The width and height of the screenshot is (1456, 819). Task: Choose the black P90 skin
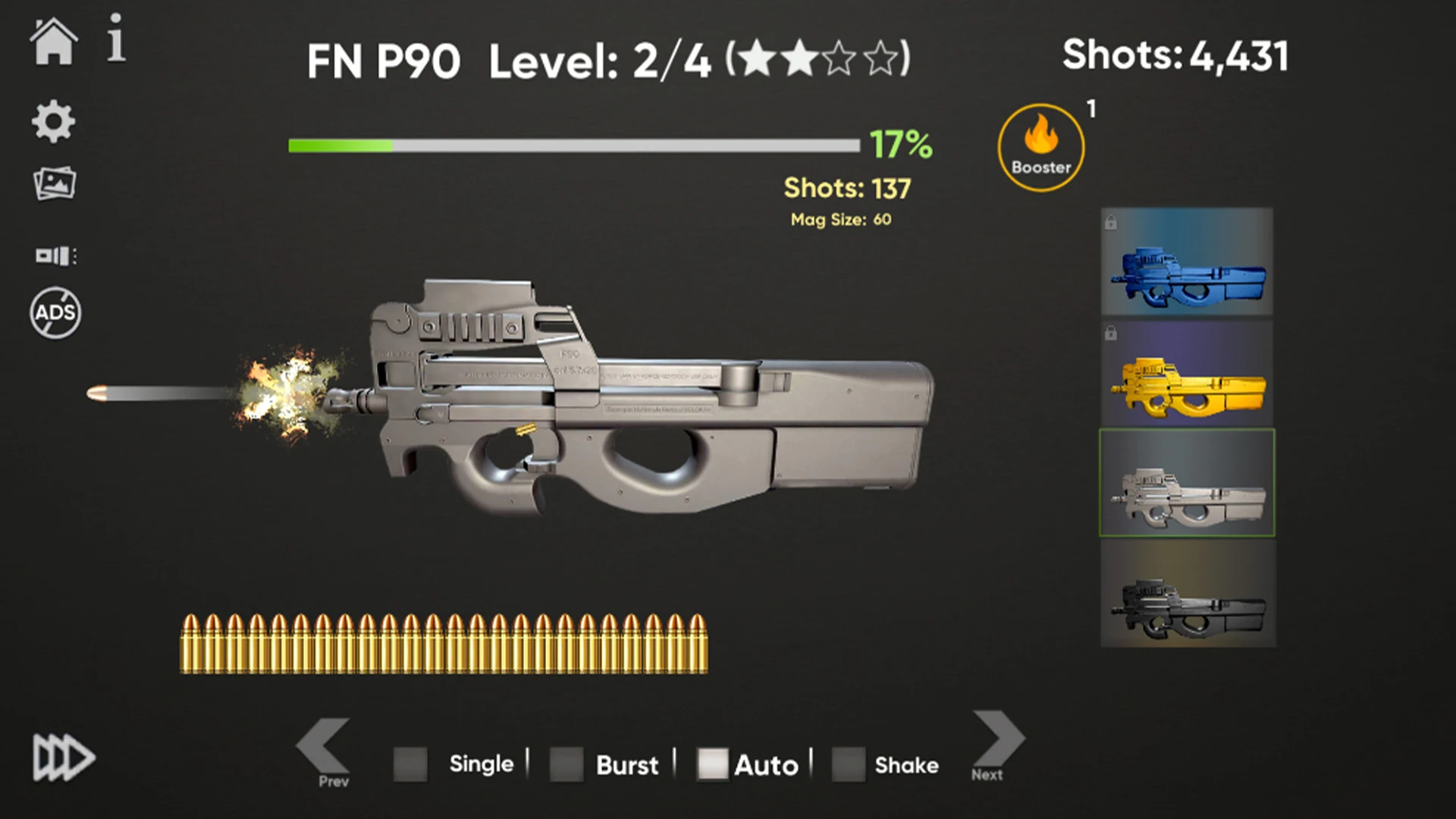point(1188,594)
